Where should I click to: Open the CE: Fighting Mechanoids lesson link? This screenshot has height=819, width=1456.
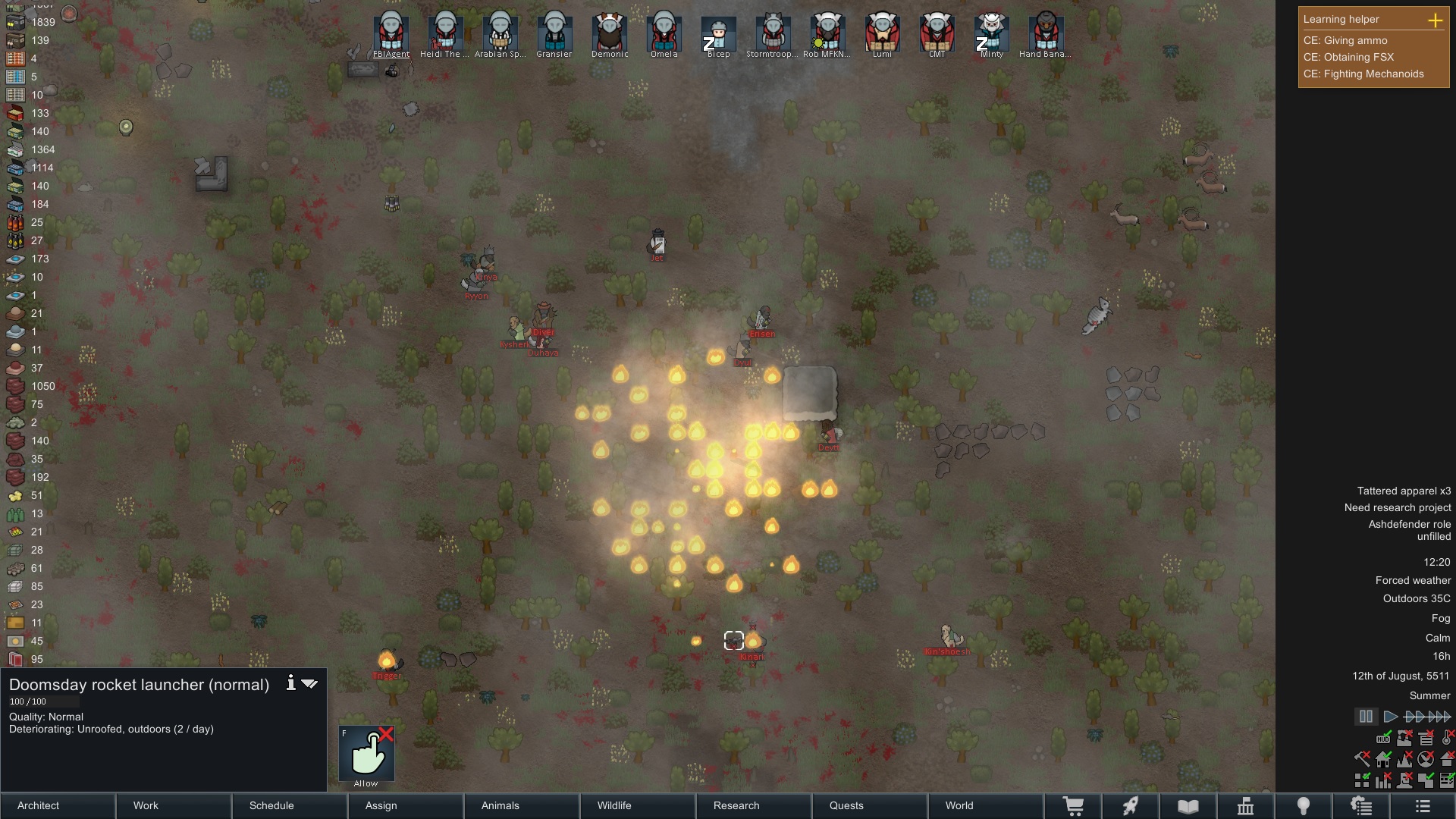[x=1364, y=74]
